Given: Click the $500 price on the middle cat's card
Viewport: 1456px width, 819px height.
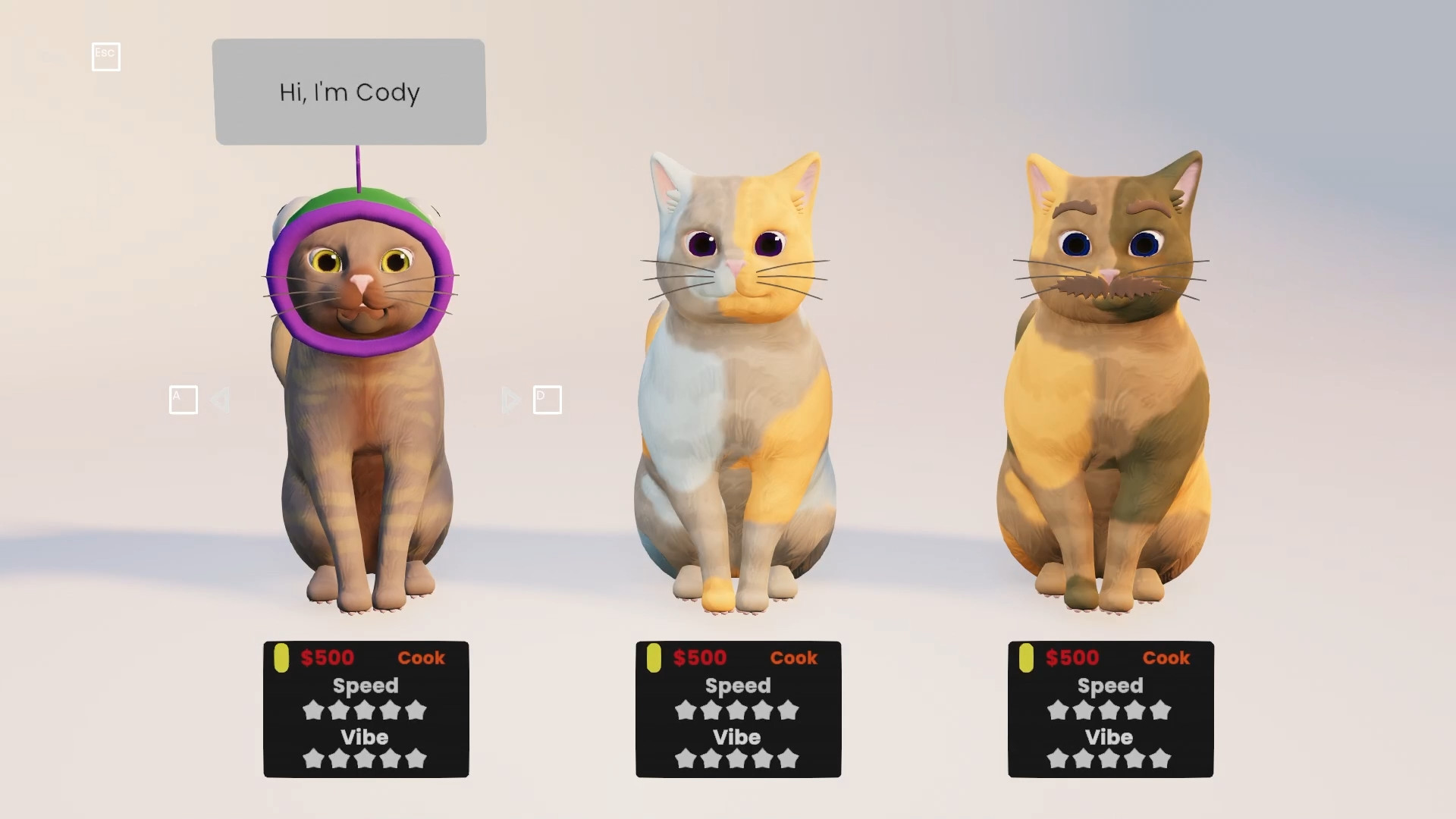Looking at the screenshot, I should pos(699,658).
